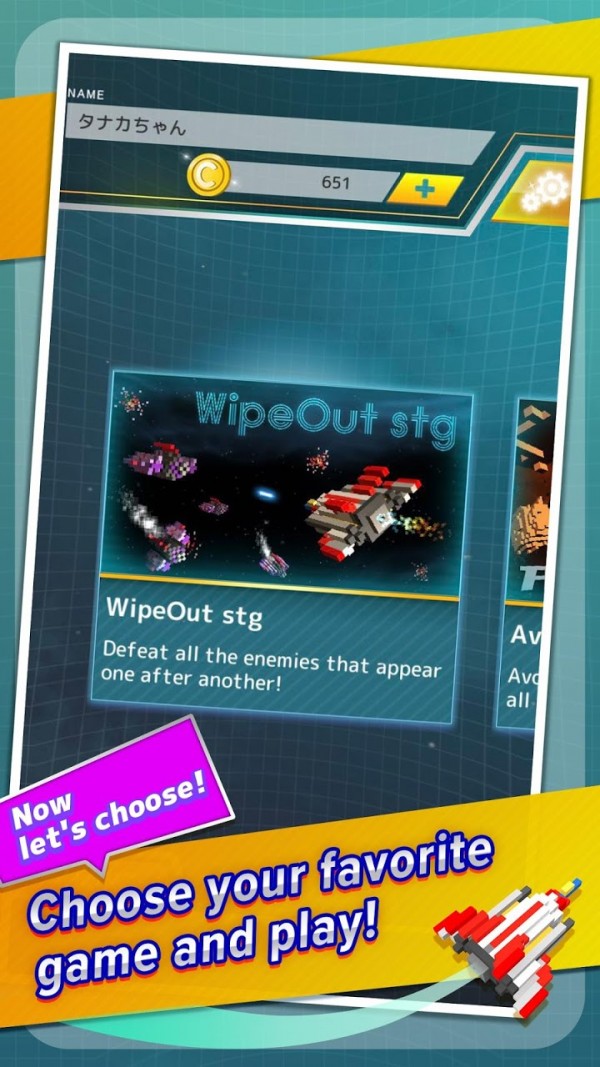Choose the WipeOut stg game card

[x=285, y=545]
